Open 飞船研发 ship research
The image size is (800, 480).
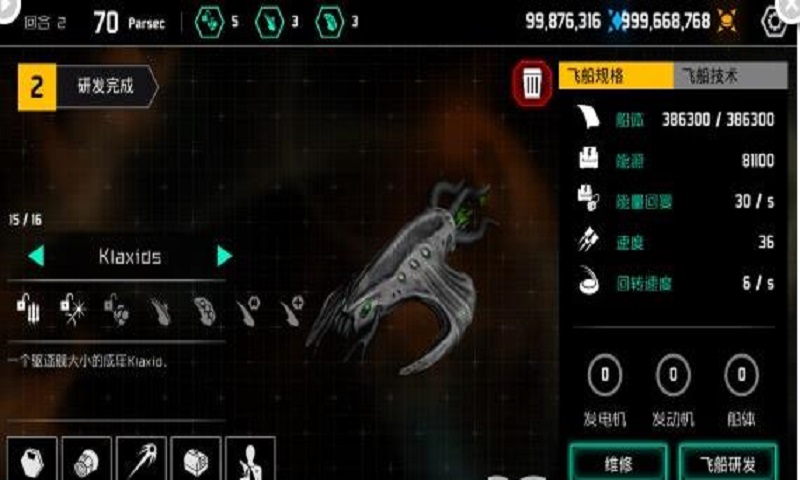(x=725, y=463)
